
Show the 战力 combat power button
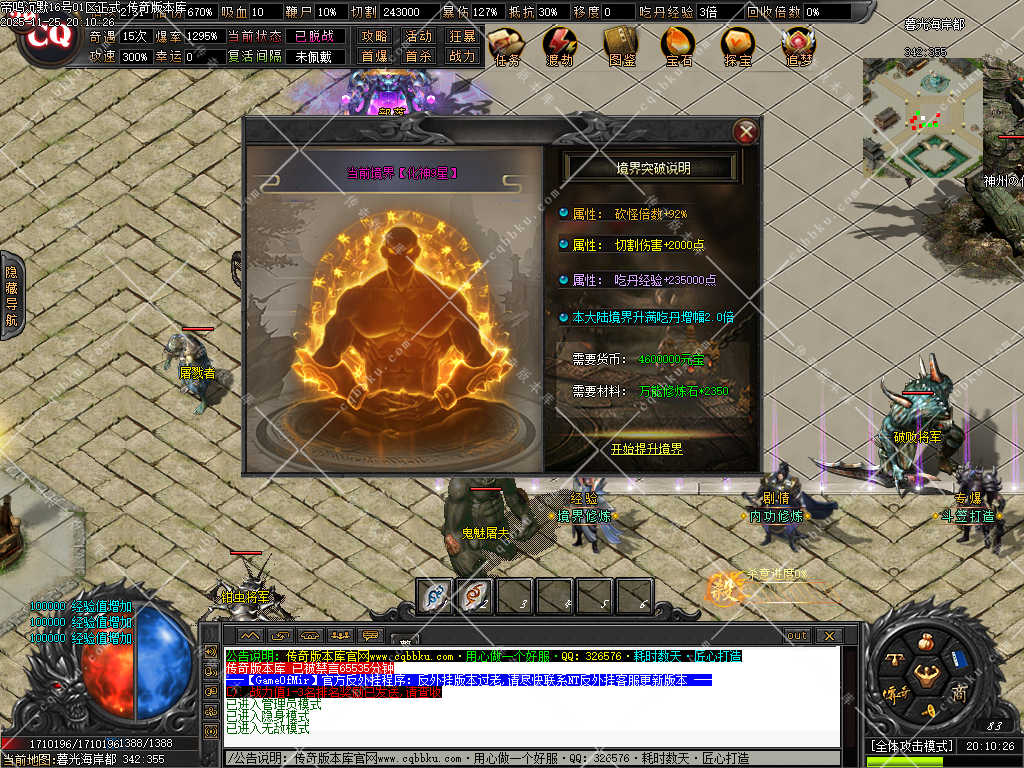pyautogui.click(x=462, y=57)
